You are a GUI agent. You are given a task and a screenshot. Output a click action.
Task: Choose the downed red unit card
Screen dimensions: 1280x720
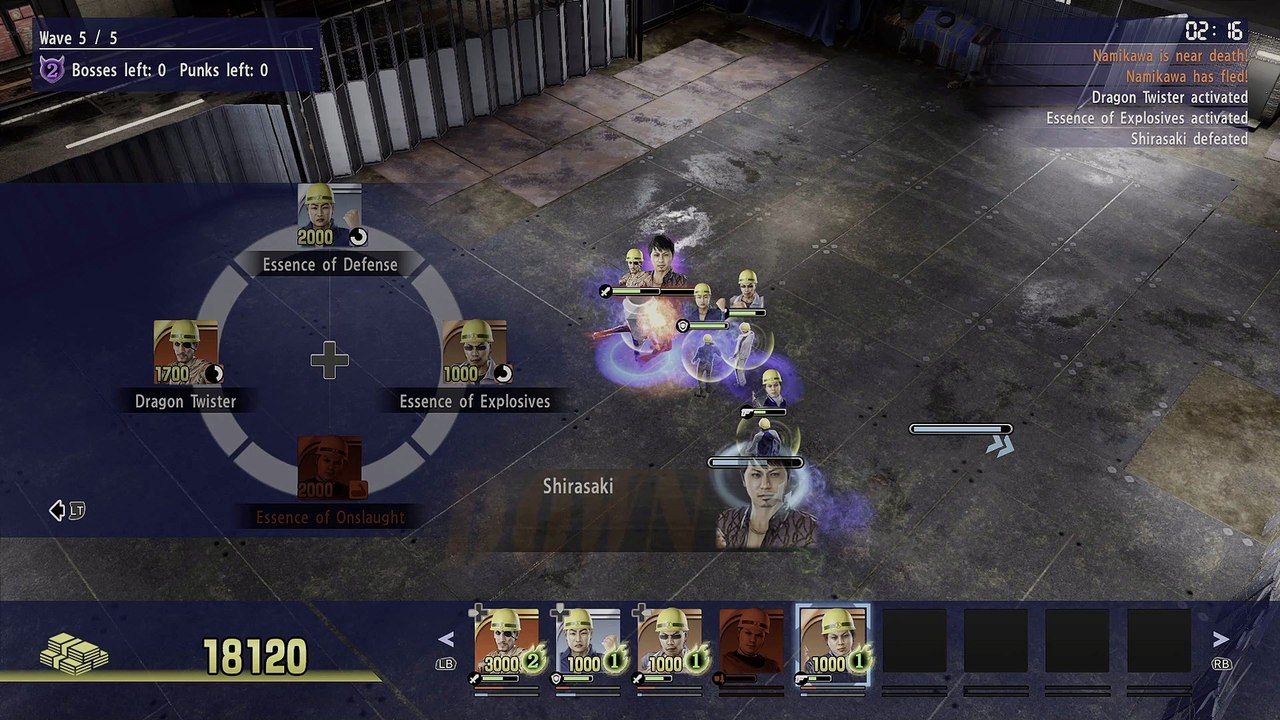(x=751, y=641)
